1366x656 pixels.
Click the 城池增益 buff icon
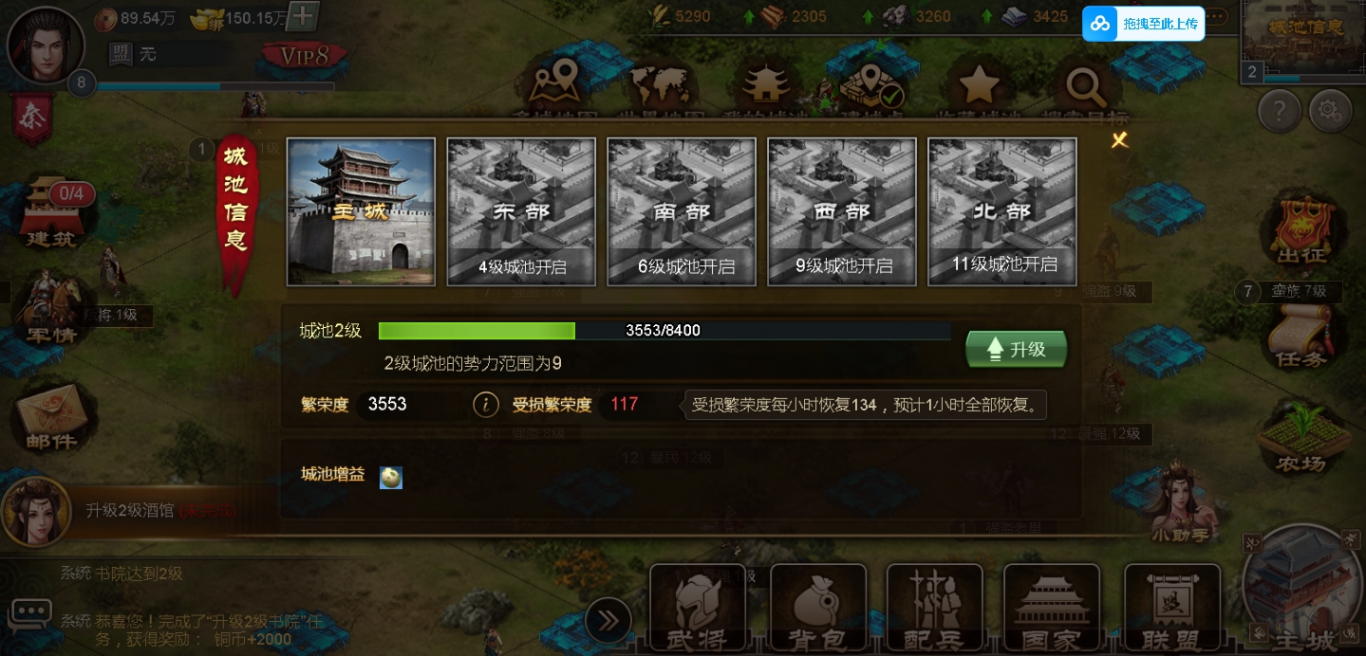pos(391,478)
